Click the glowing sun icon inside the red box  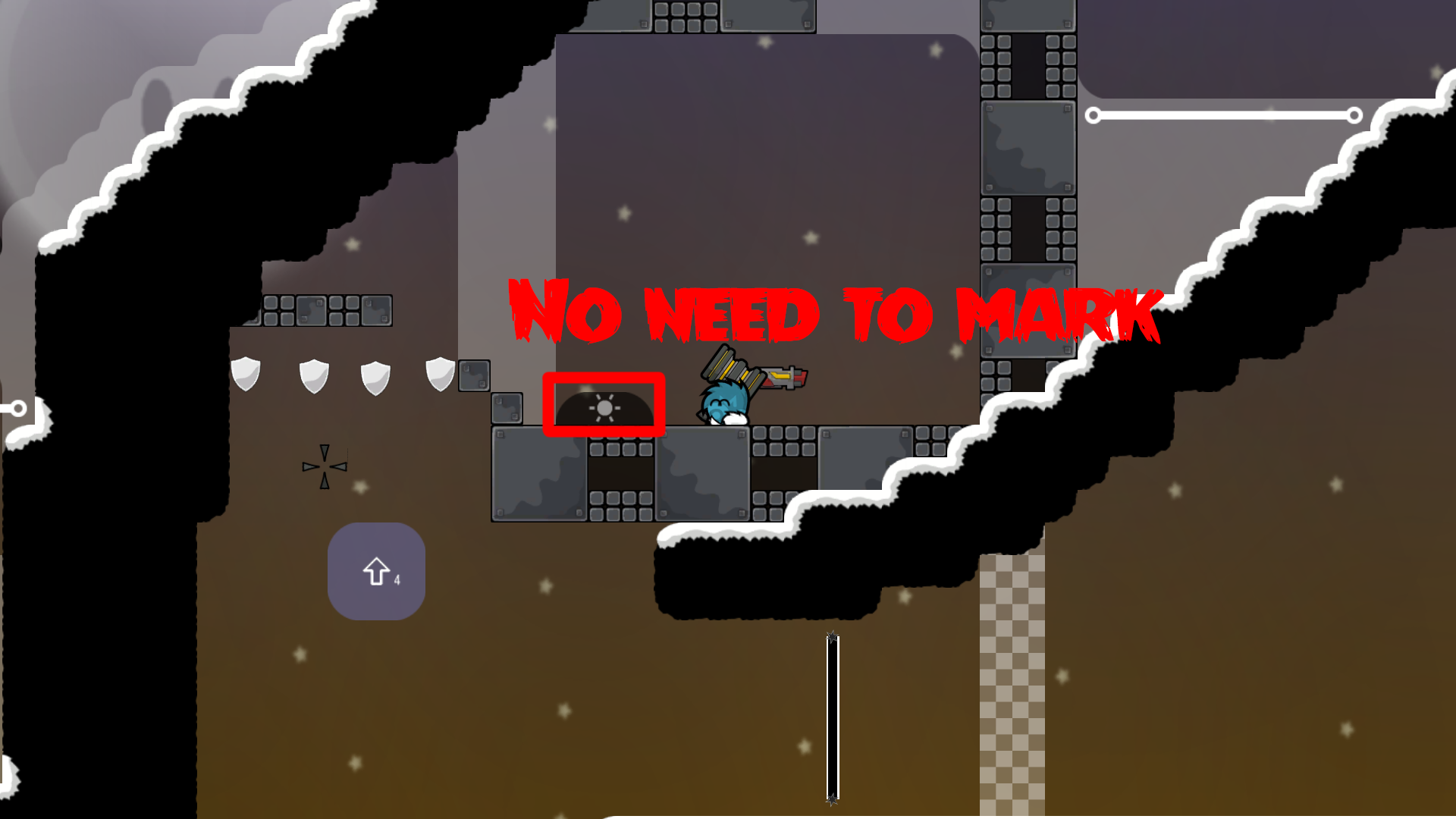coord(604,406)
